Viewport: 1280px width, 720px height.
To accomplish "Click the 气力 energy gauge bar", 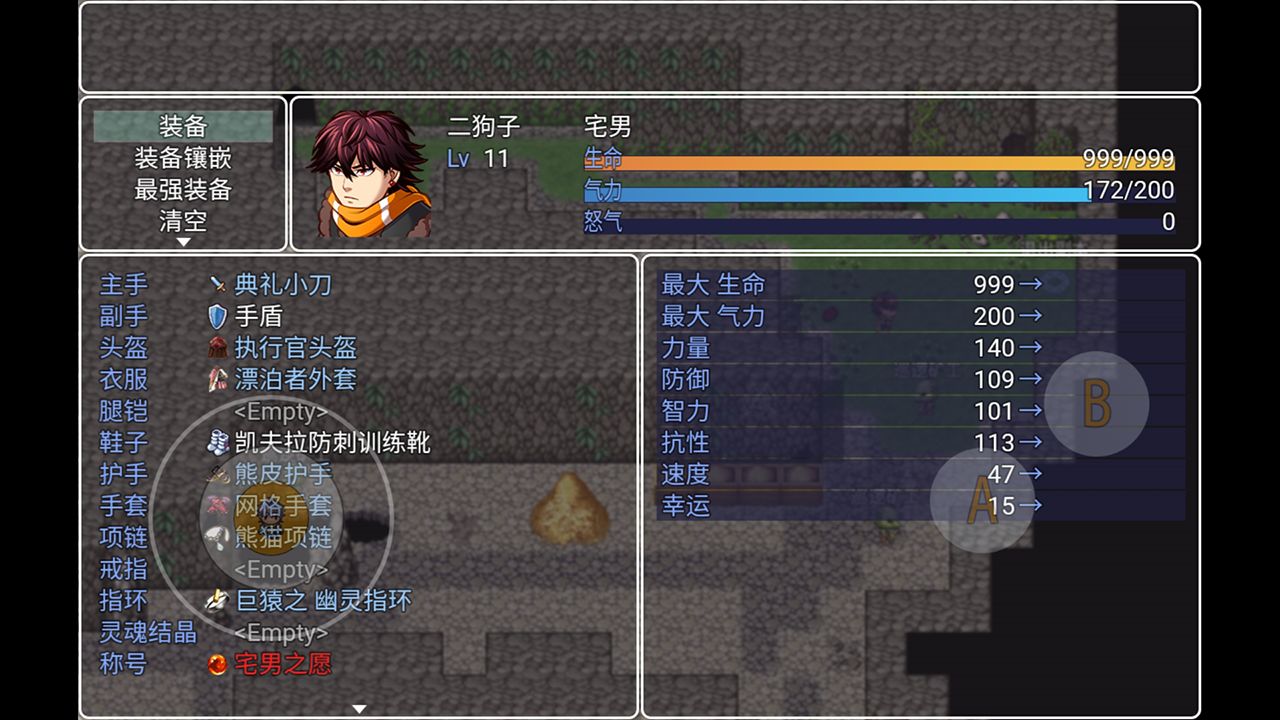I will 880,191.
